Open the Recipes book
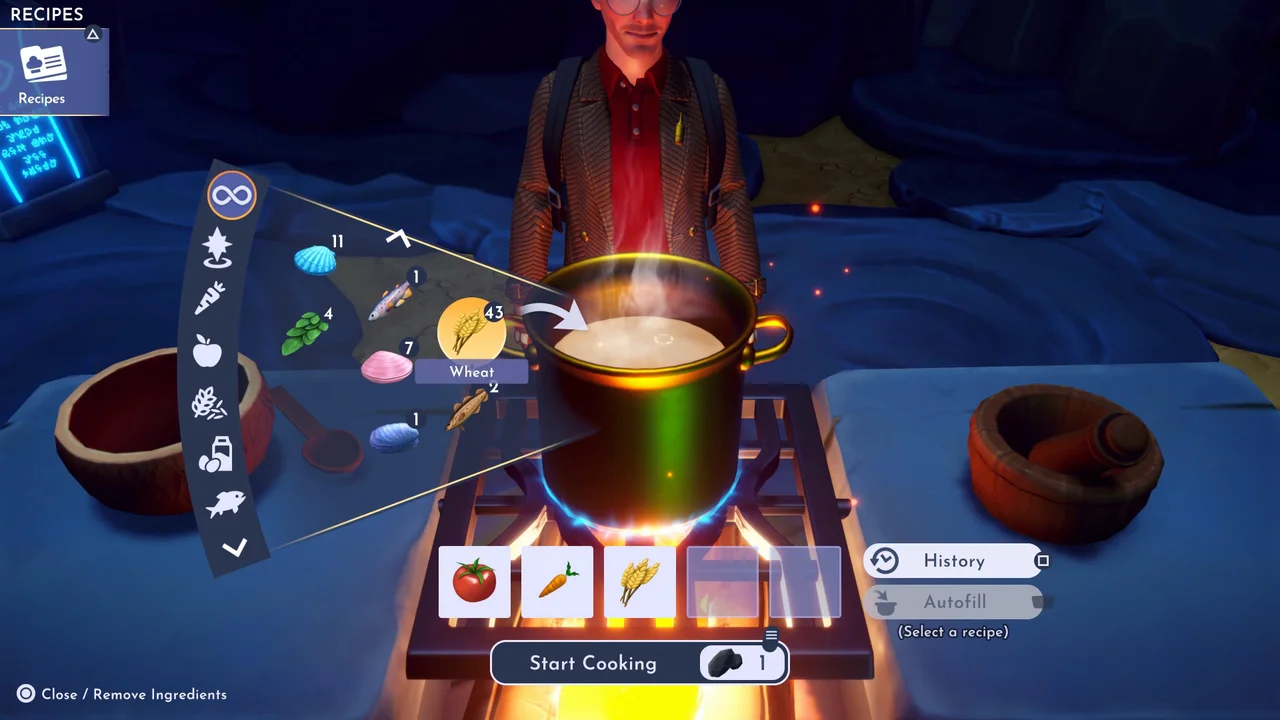Image resolution: width=1280 pixels, height=720 pixels. [42, 72]
